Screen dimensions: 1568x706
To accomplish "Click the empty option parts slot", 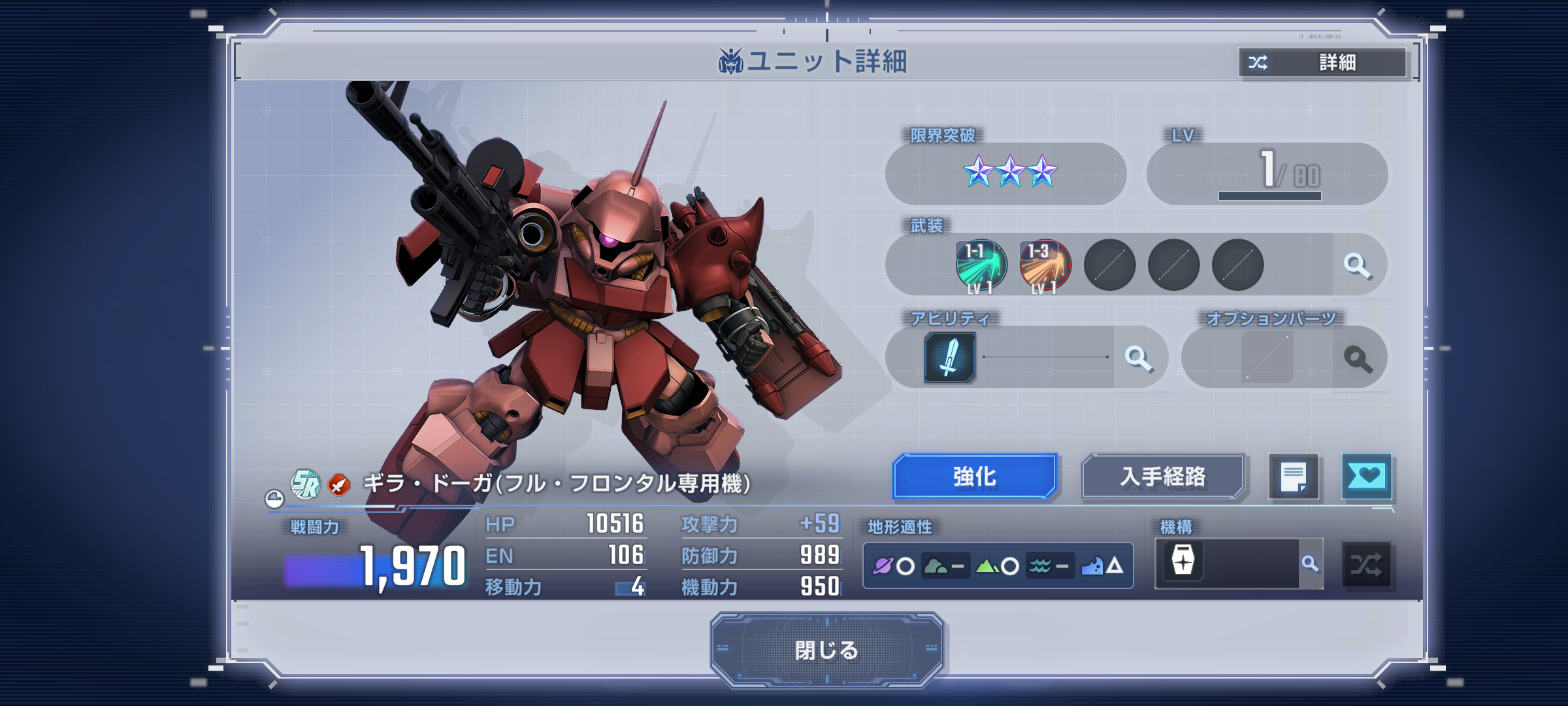I will point(1267,358).
